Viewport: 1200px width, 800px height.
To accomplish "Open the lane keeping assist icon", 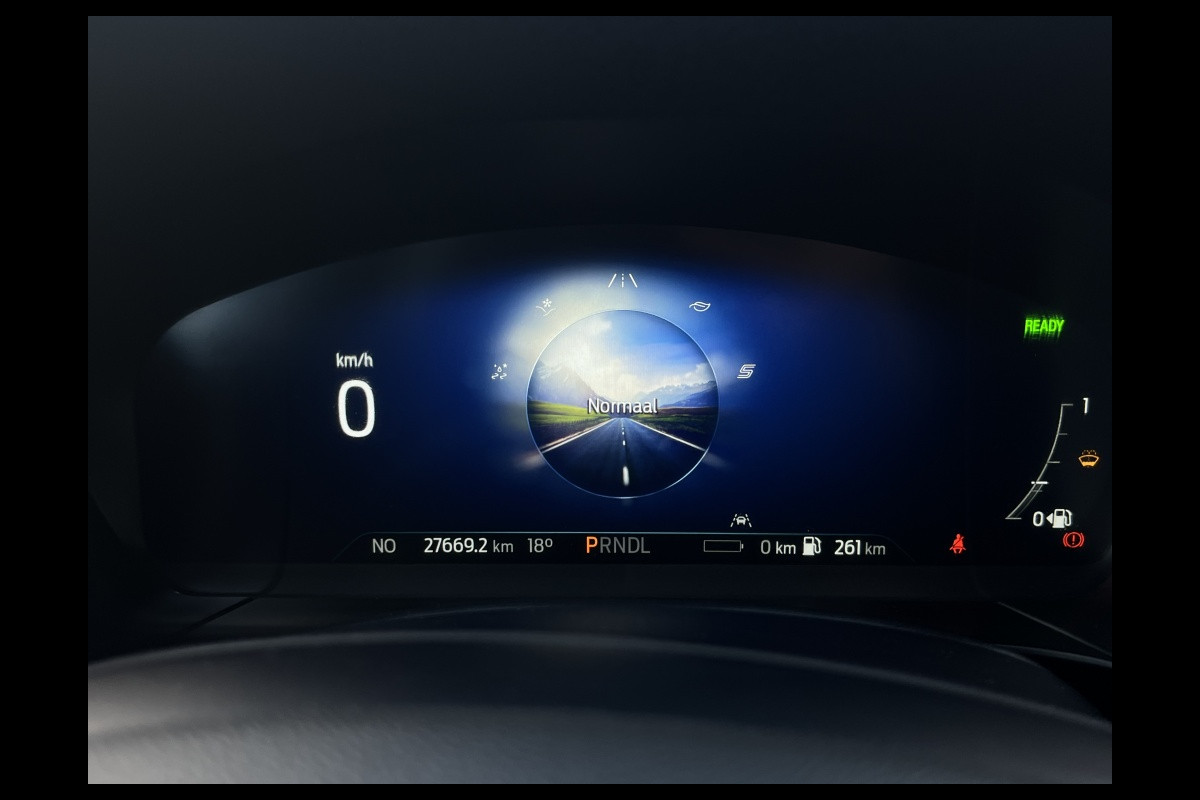I will point(741,520).
